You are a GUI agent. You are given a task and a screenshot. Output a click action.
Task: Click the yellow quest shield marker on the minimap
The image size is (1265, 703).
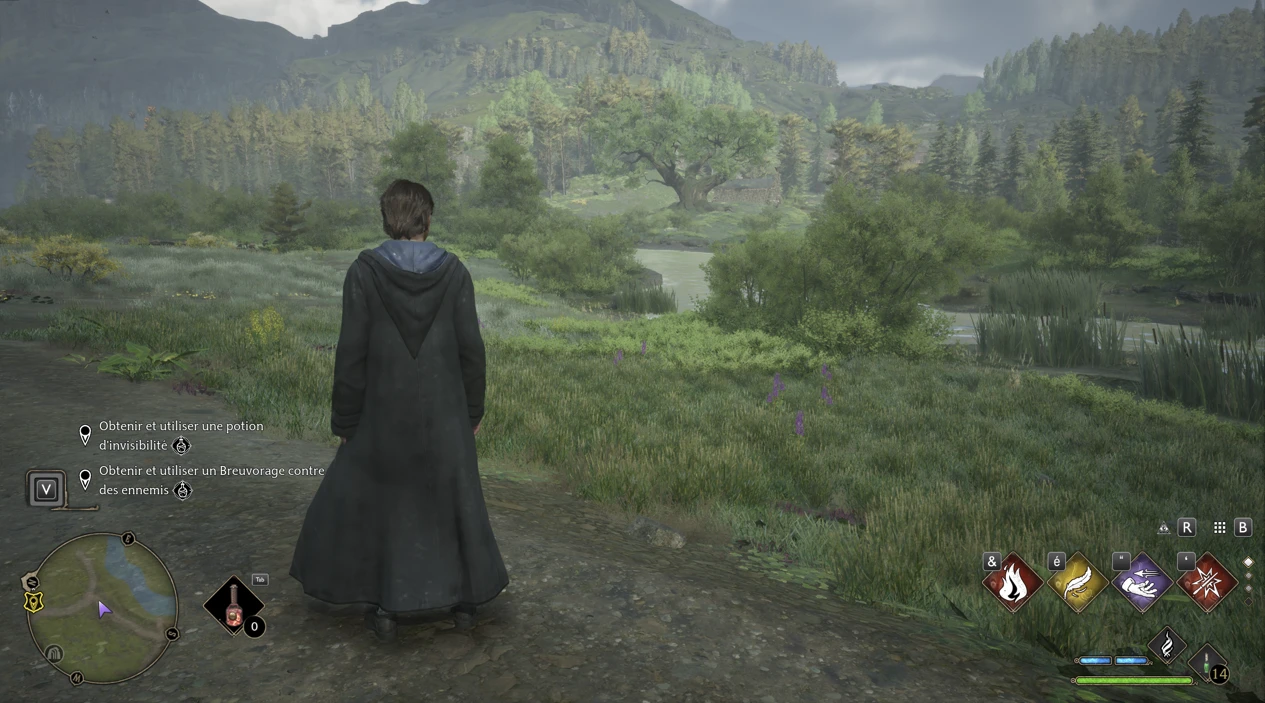click(33, 601)
